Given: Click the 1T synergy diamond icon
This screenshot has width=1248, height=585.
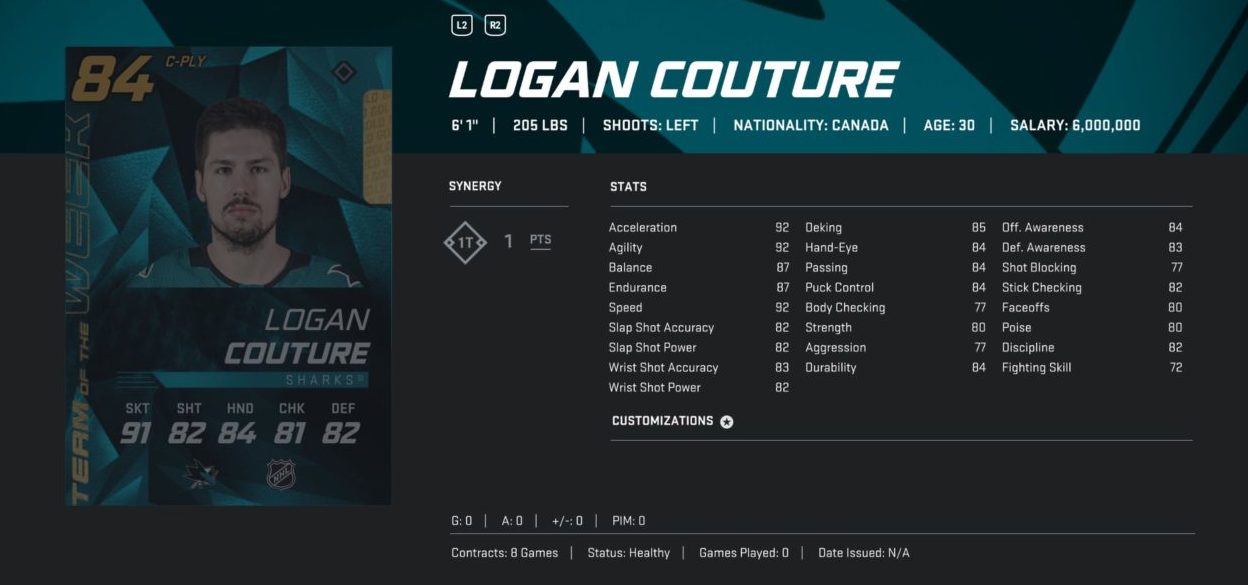Looking at the screenshot, I should [465, 242].
